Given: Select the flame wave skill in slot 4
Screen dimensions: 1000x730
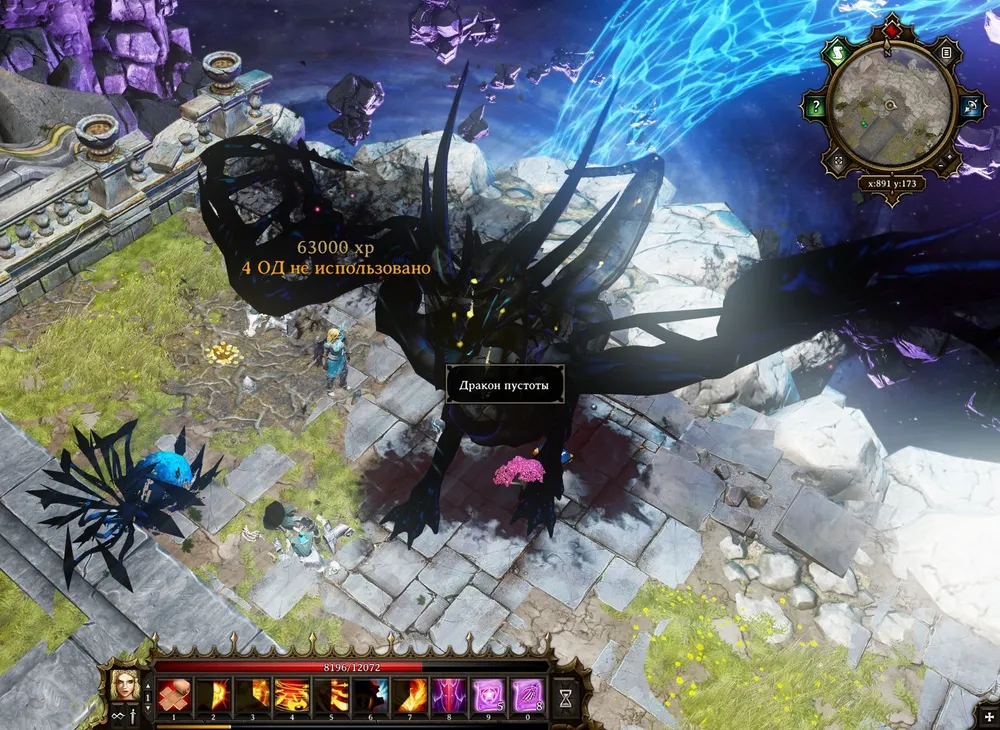Looking at the screenshot, I should click(x=291, y=692).
